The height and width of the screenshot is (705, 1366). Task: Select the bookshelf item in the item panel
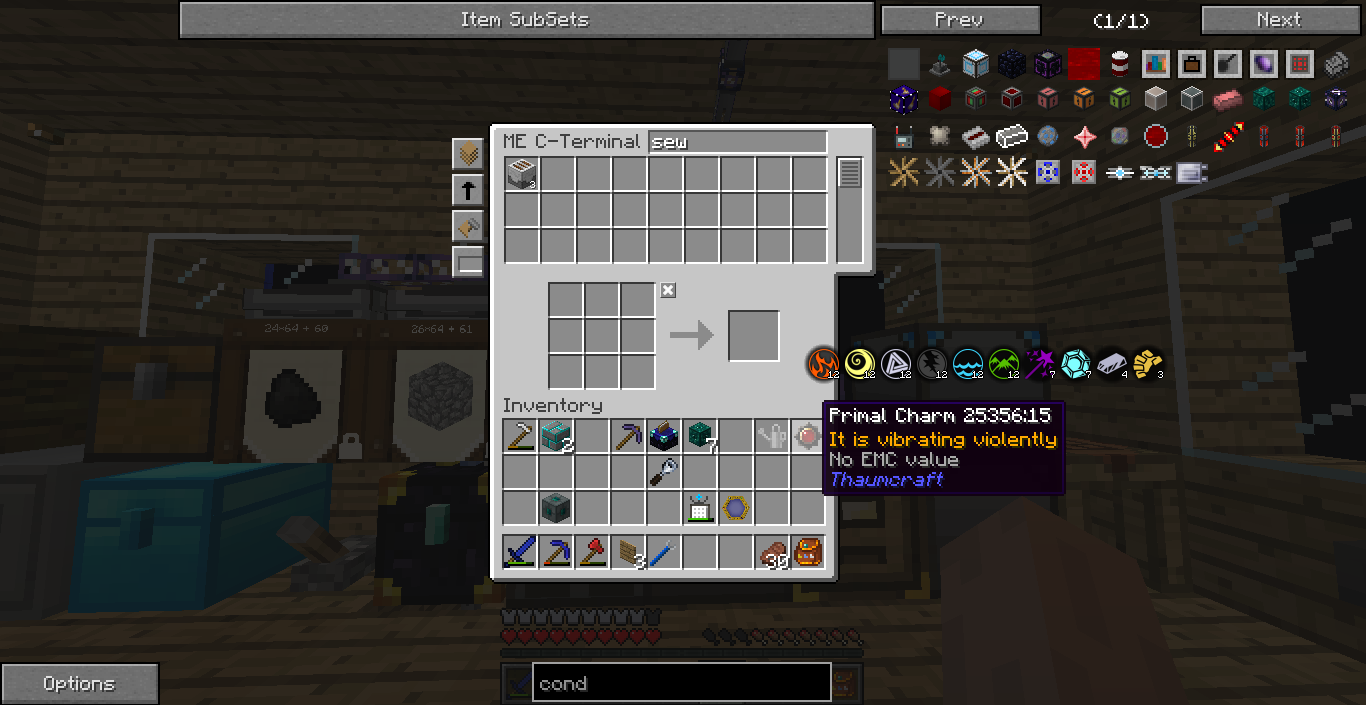click(1156, 64)
